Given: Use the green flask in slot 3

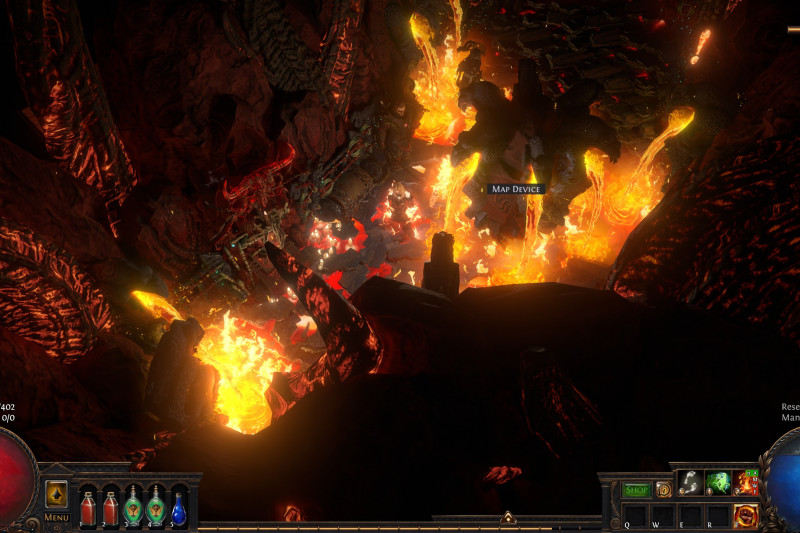Looking at the screenshot, I should click(133, 508).
